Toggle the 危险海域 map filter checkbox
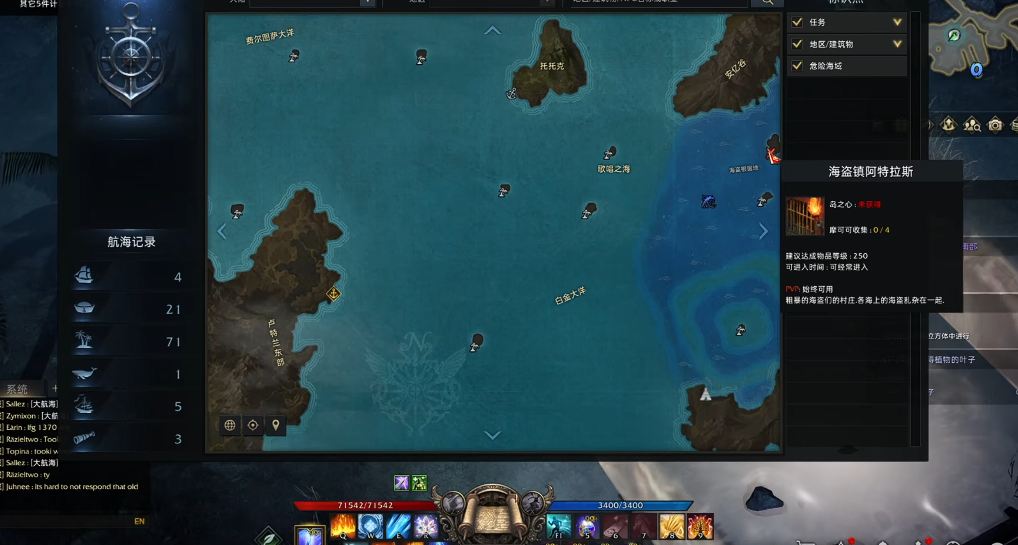Screen dimensions: 1018x545 797,66
